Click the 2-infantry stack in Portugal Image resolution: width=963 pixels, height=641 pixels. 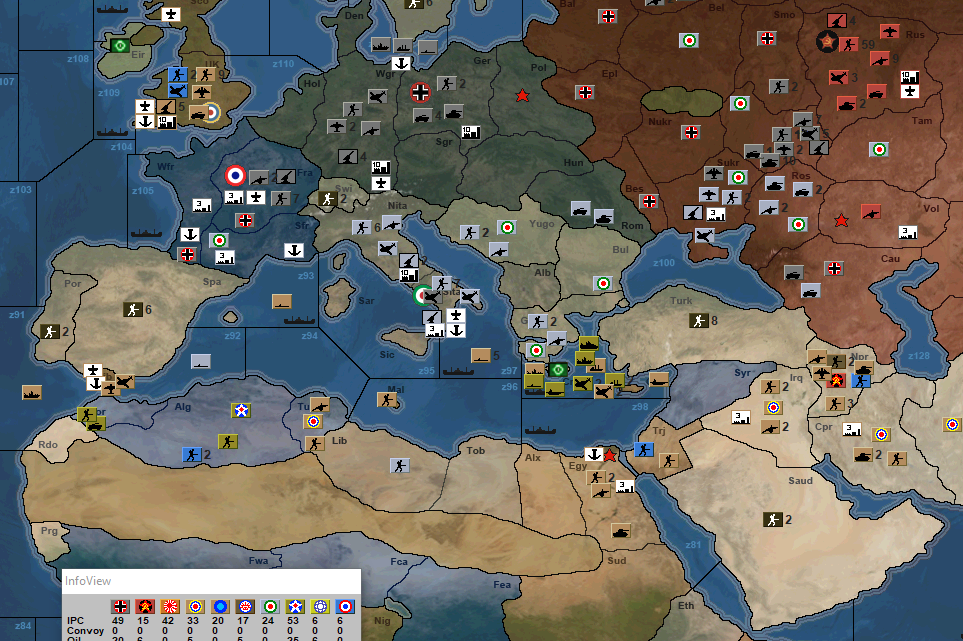click(x=50, y=331)
